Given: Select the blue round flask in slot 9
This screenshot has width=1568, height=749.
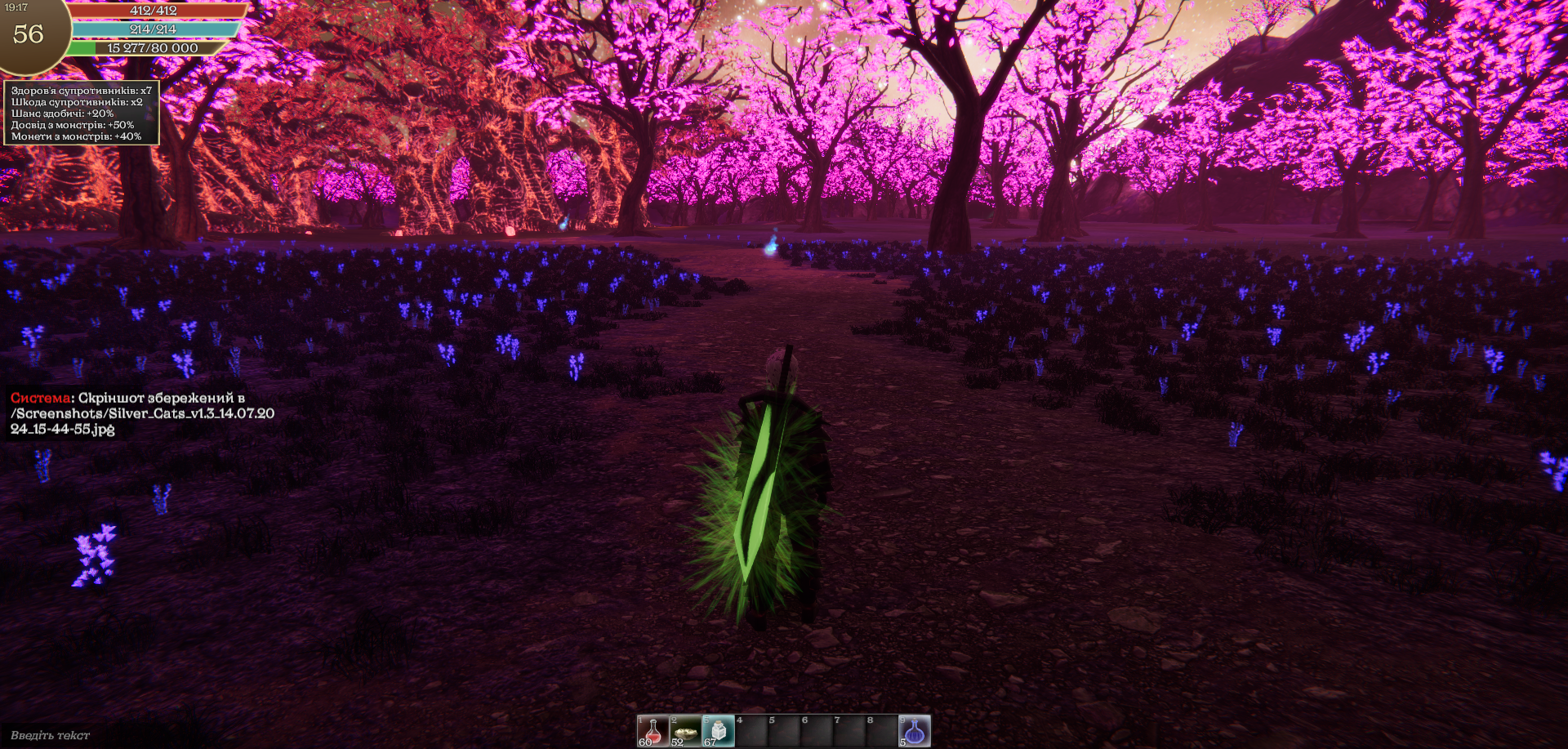Looking at the screenshot, I should pyautogui.click(x=915, y=731).
